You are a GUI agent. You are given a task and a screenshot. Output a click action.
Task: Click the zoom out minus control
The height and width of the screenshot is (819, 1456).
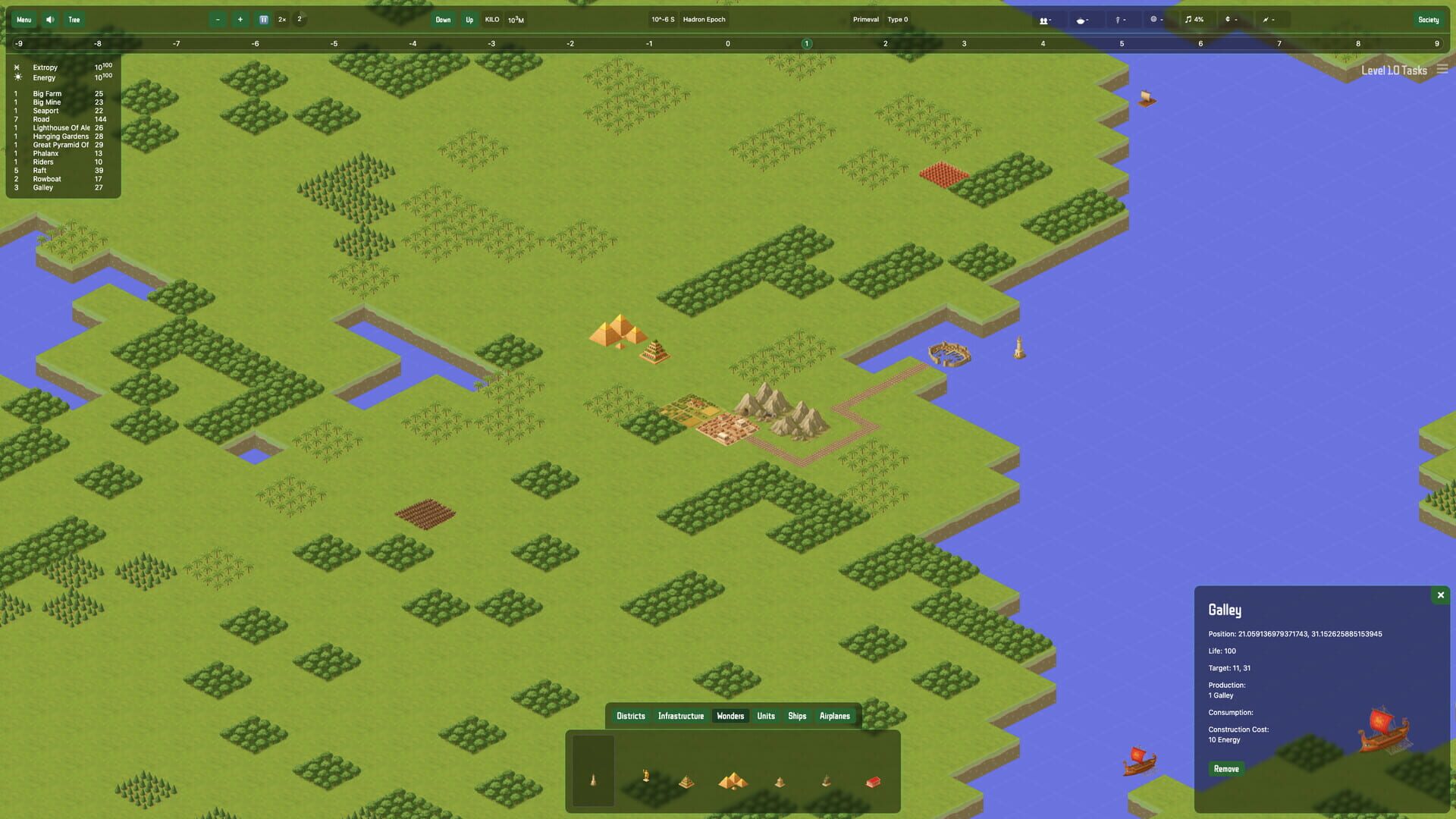click(219, 20)
